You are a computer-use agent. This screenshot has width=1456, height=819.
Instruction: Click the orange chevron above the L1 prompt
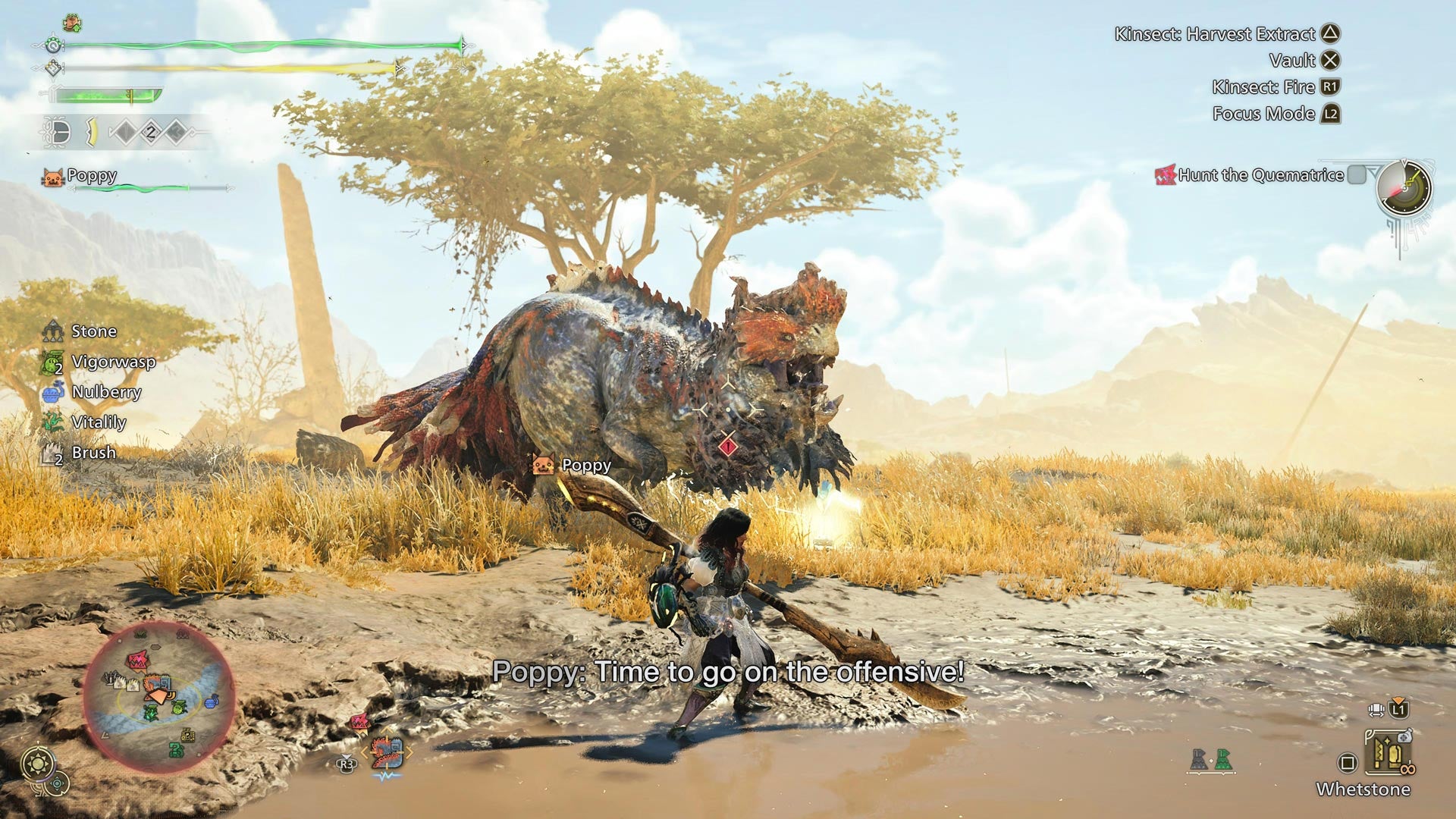(x=1398, y=699)
